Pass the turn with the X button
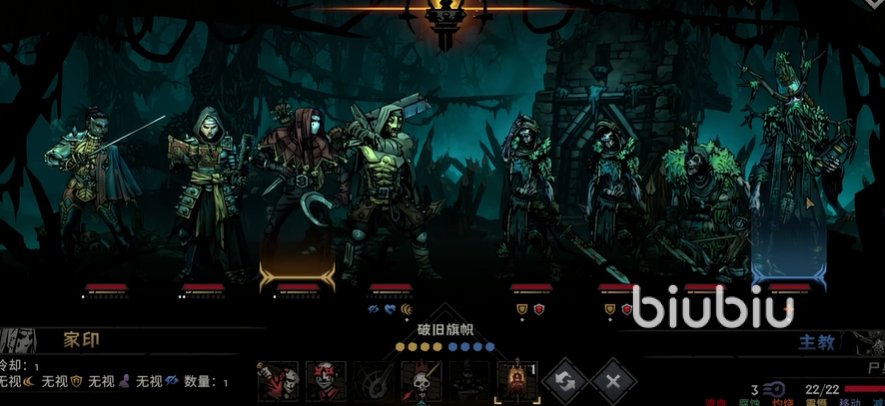The height and width of the screenshot is (406, 885). pos(612,381)
